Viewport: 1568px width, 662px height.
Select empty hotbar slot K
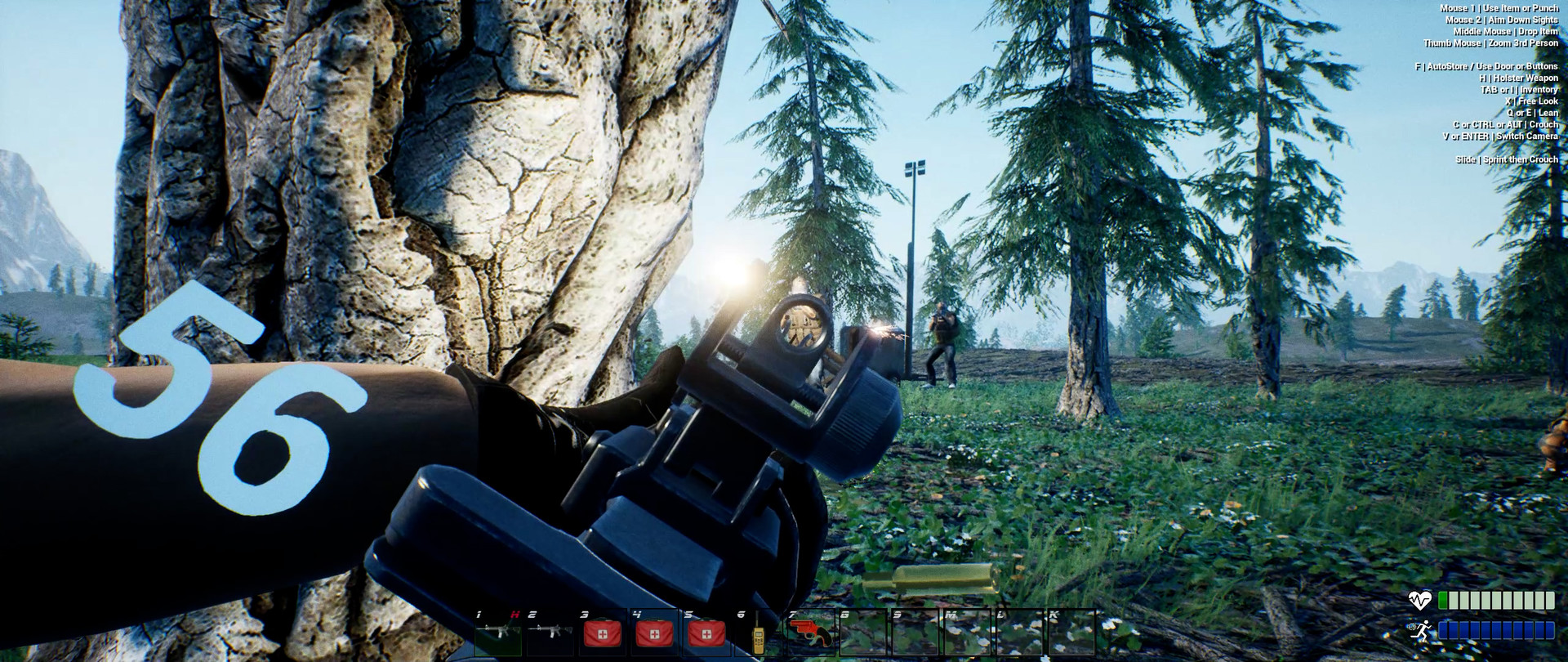[1070, 633]
